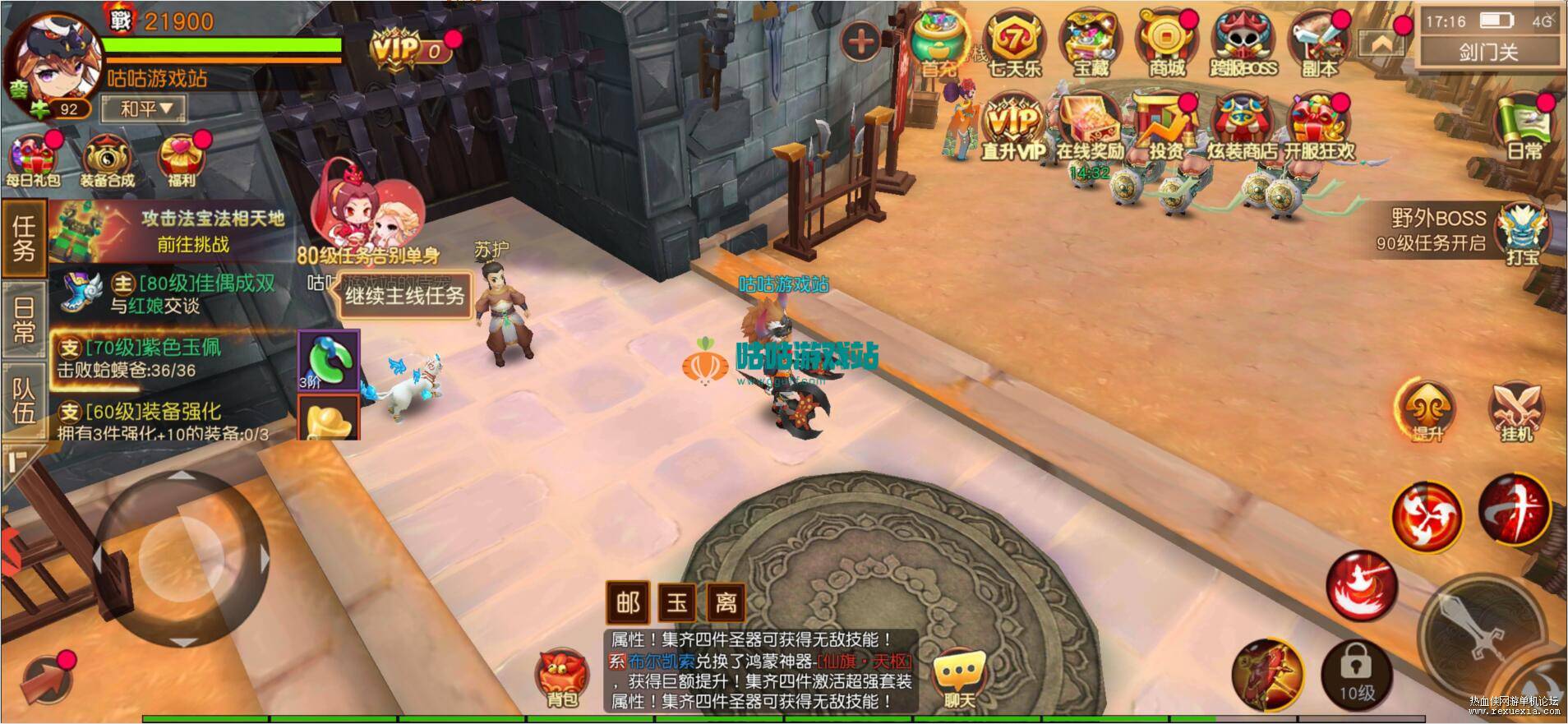Screen dimensions: 1568x724
Task: Open the 福利 welfare gift icon
Action: [x=180, y=159]
